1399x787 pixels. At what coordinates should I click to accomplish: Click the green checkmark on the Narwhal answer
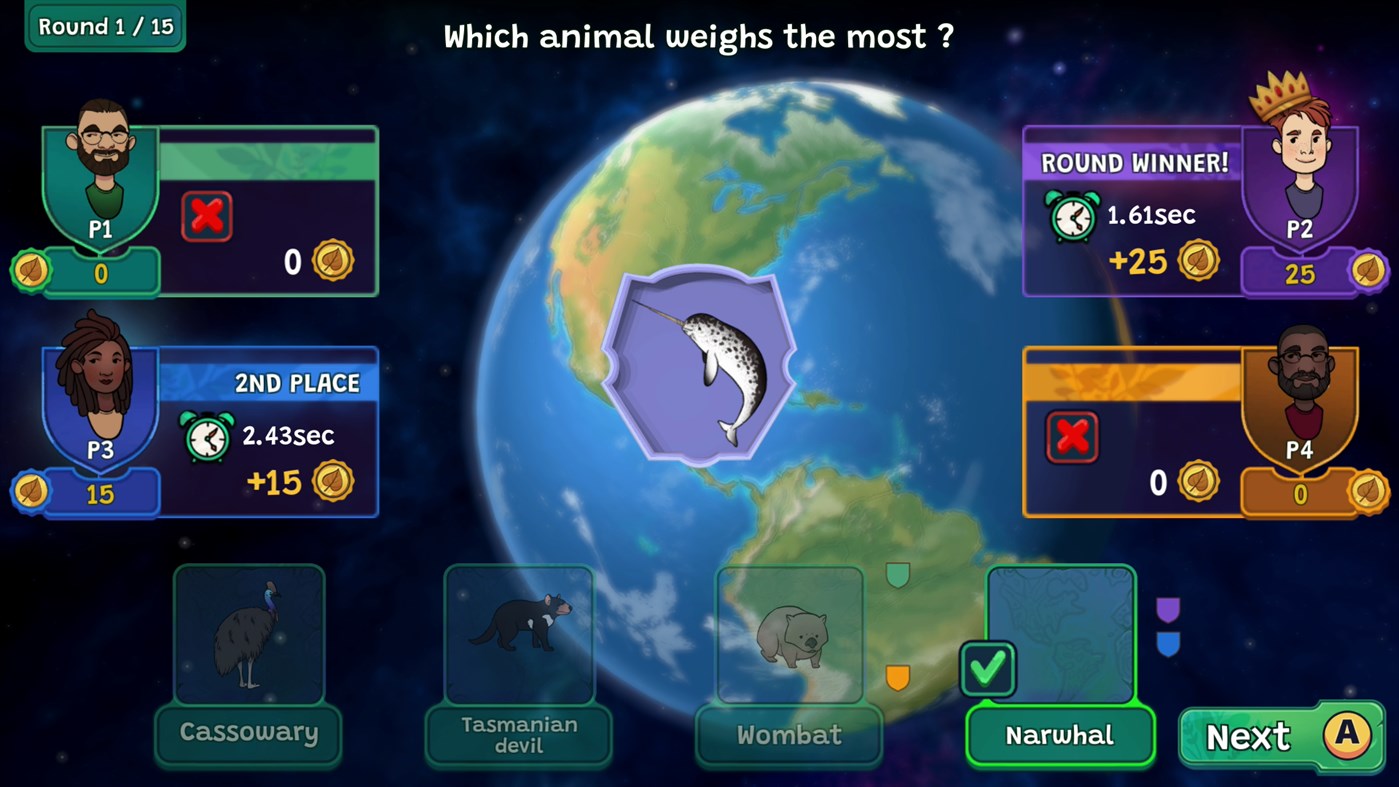[x=988, y=668]
